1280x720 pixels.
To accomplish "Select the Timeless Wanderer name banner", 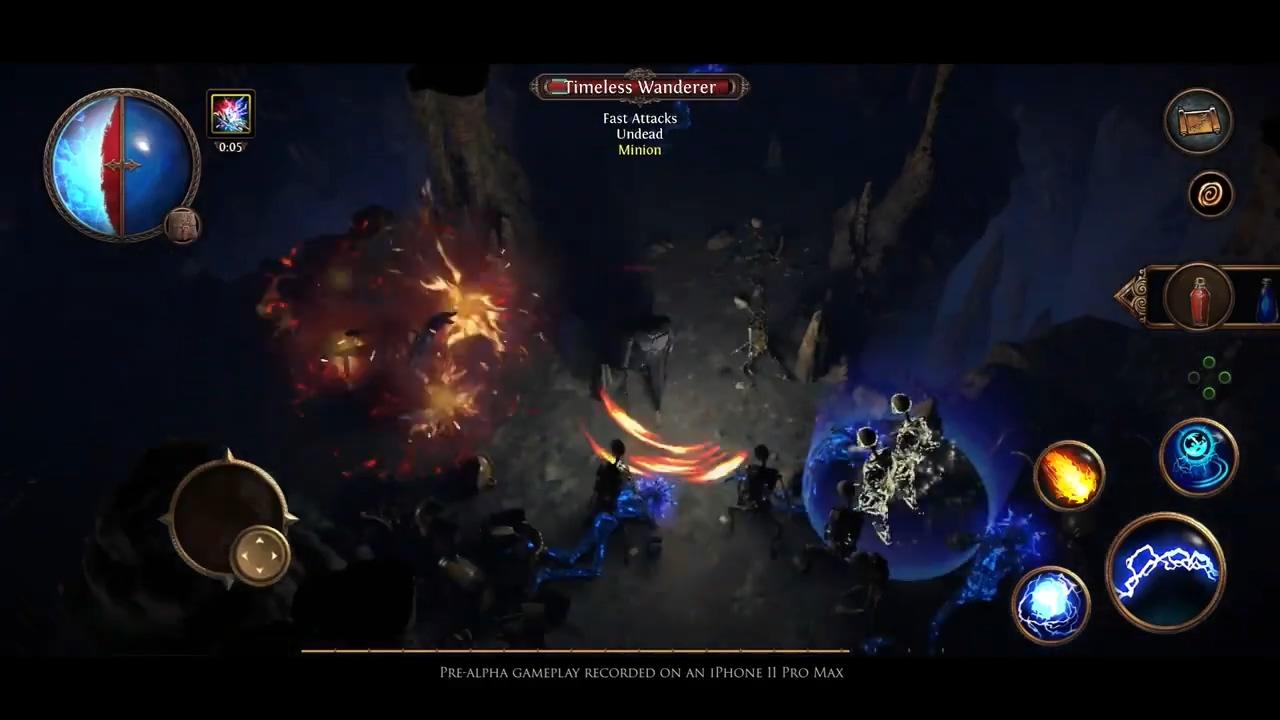I will tap(640, 87).
